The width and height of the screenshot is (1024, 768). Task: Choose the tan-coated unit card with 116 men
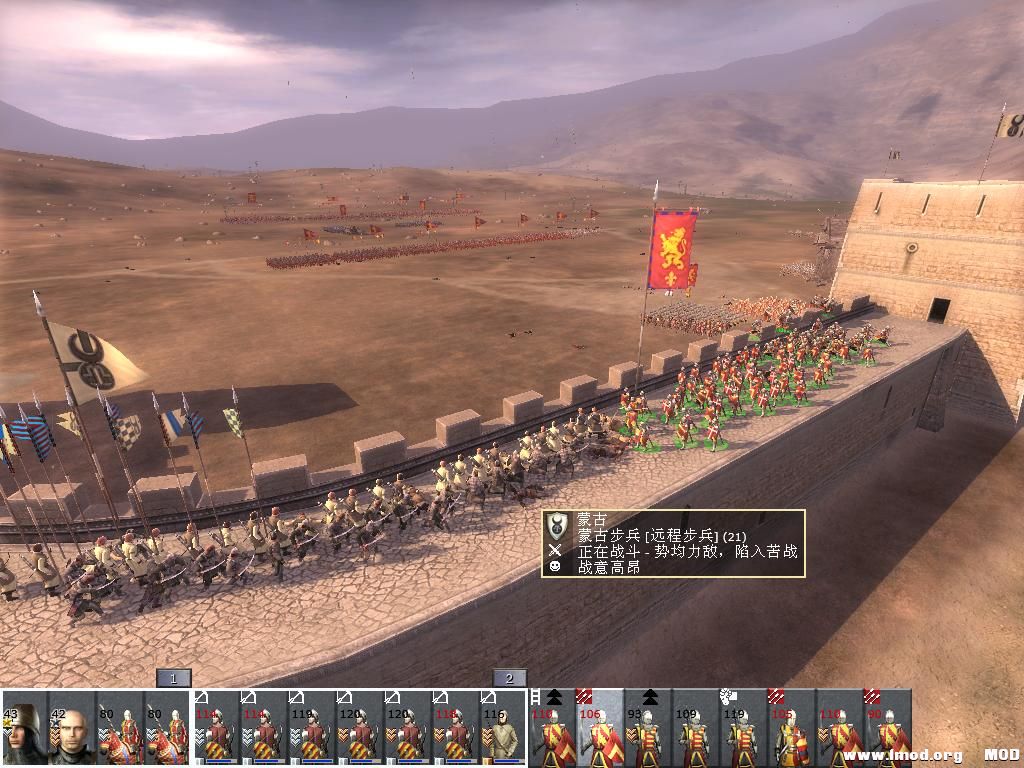[x=504, y=728]
